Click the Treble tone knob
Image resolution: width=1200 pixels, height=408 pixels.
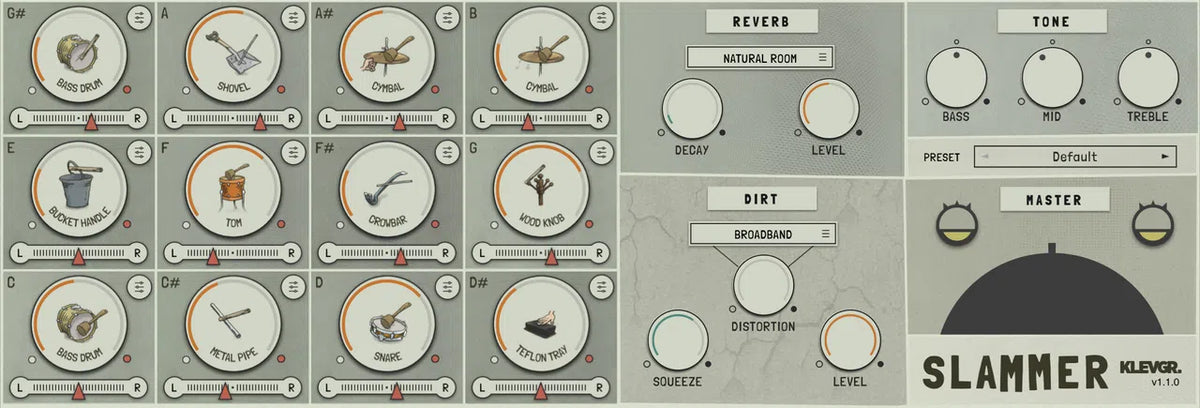point(1148,78)
